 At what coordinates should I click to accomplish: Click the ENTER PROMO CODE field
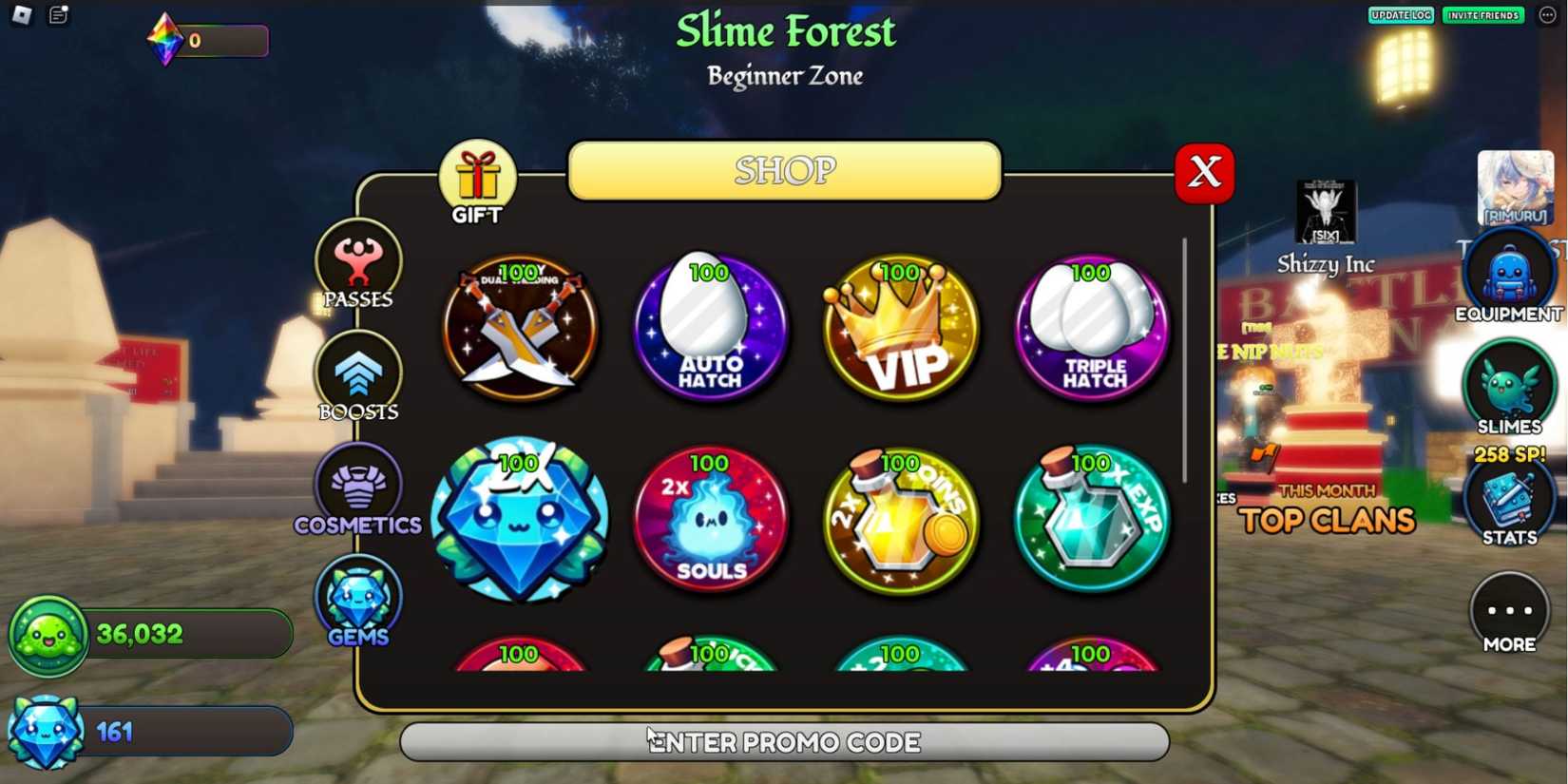click(784, 742)
